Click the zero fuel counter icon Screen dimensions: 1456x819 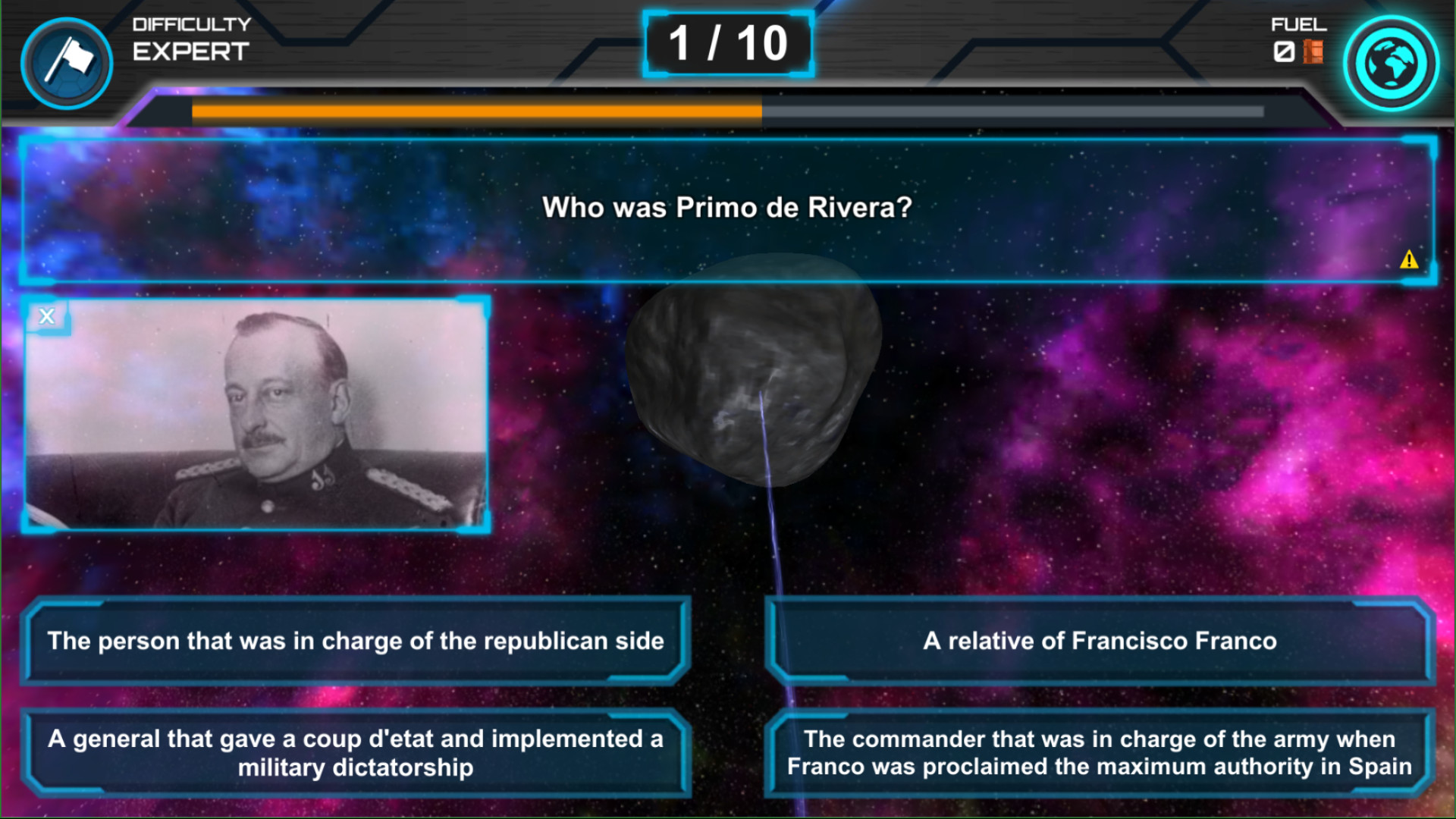tap(1286, 52)
